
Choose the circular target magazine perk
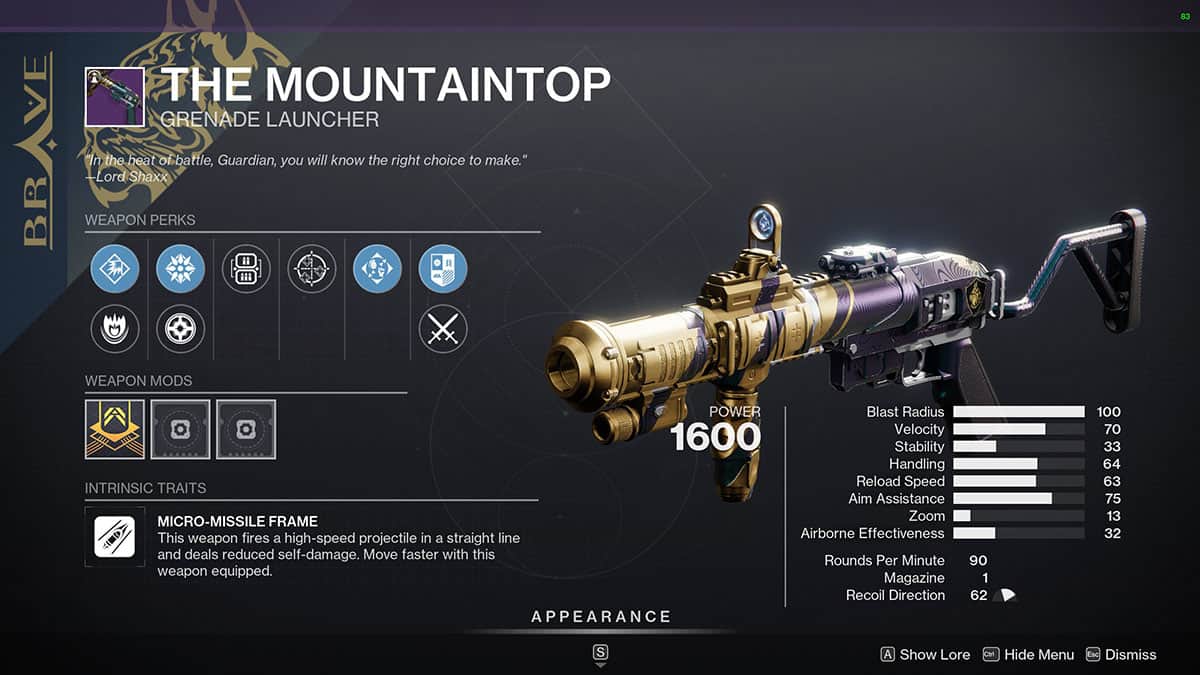pyautogui.click(x=181, y=329)
